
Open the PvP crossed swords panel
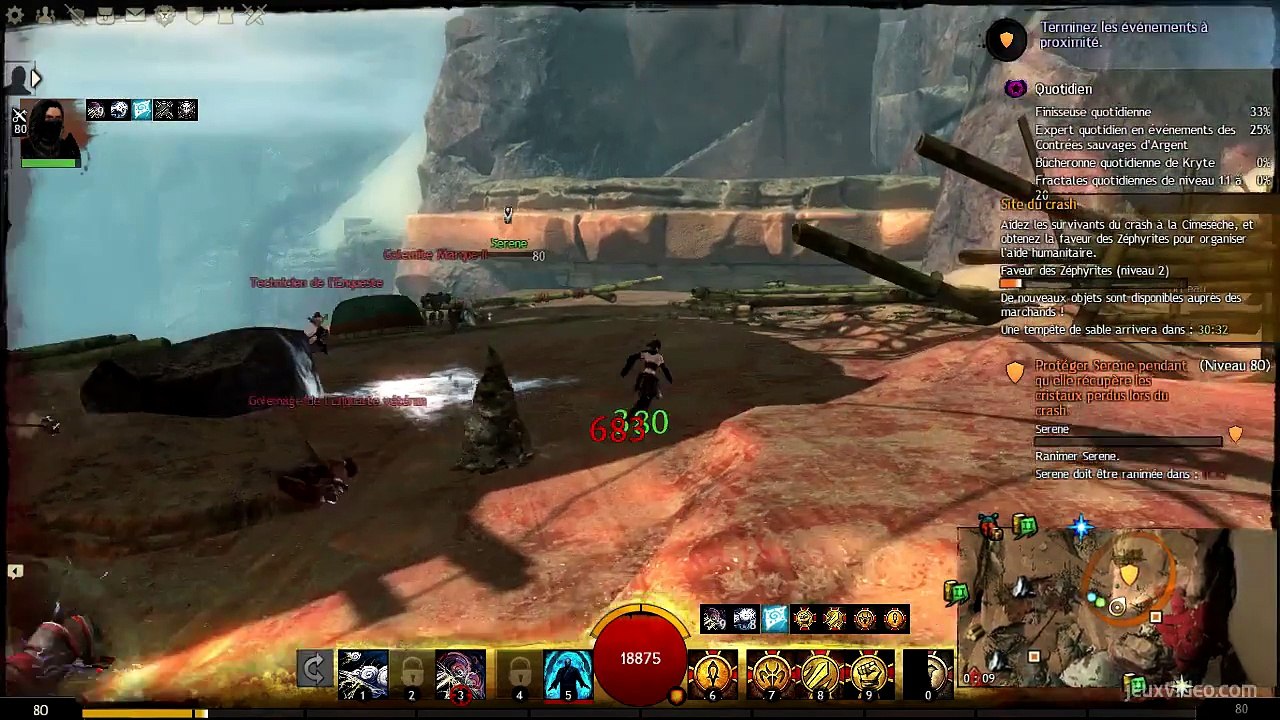coord(255,15)
